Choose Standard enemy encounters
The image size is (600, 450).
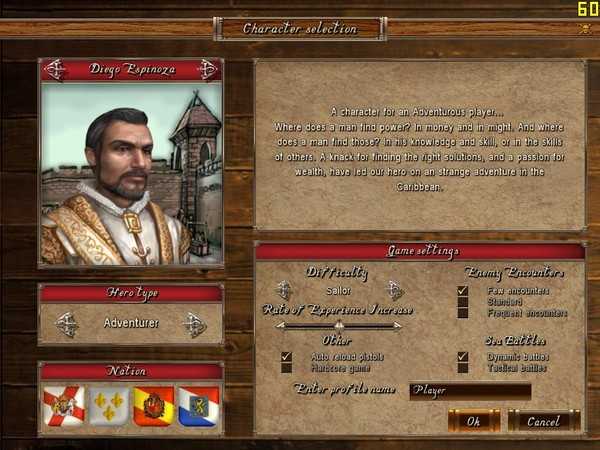pyautogui.click(x=462, y=301)
